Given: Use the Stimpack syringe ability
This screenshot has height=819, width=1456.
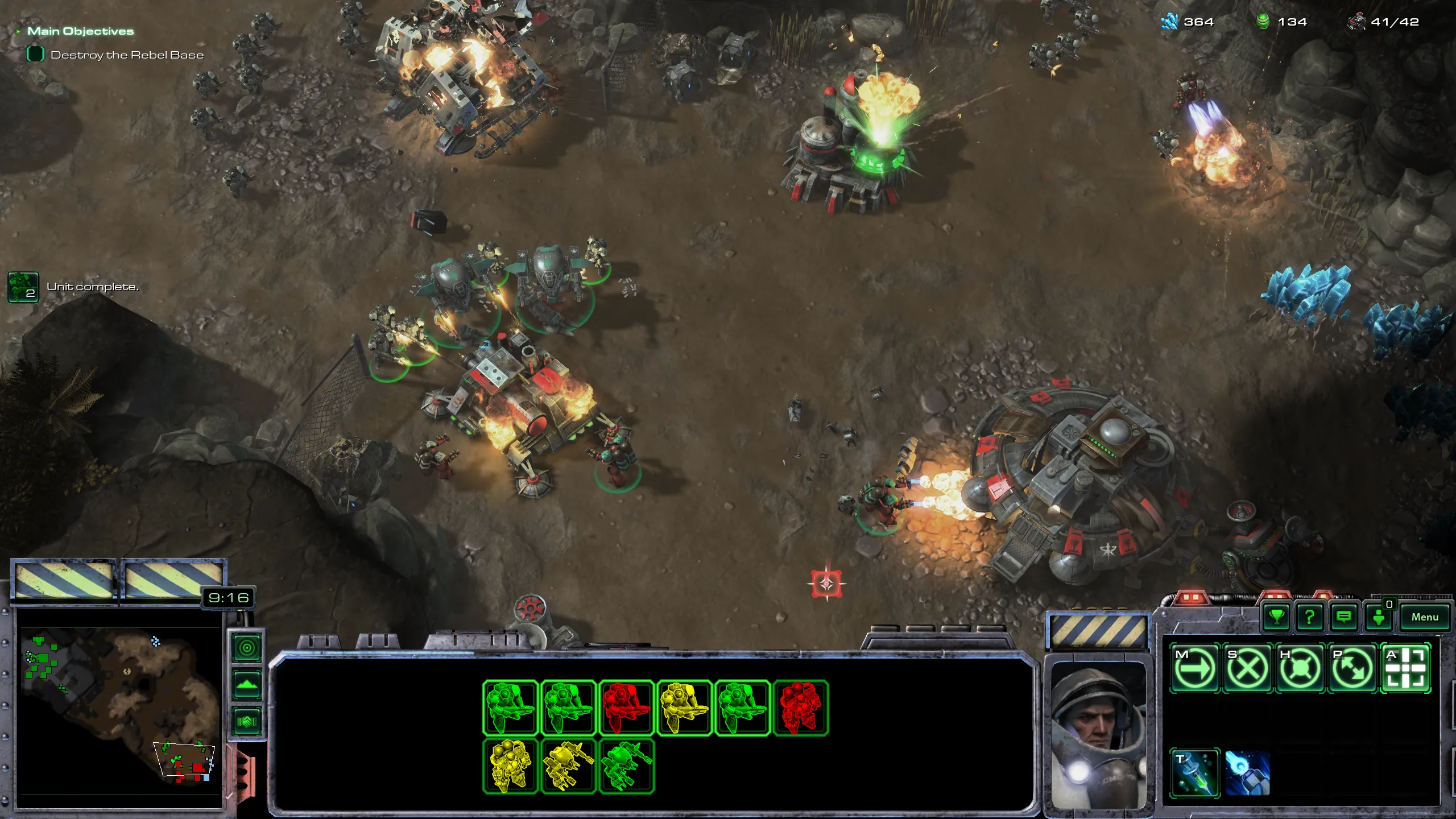Looking at the screenshot, I should click(1194, 773).
